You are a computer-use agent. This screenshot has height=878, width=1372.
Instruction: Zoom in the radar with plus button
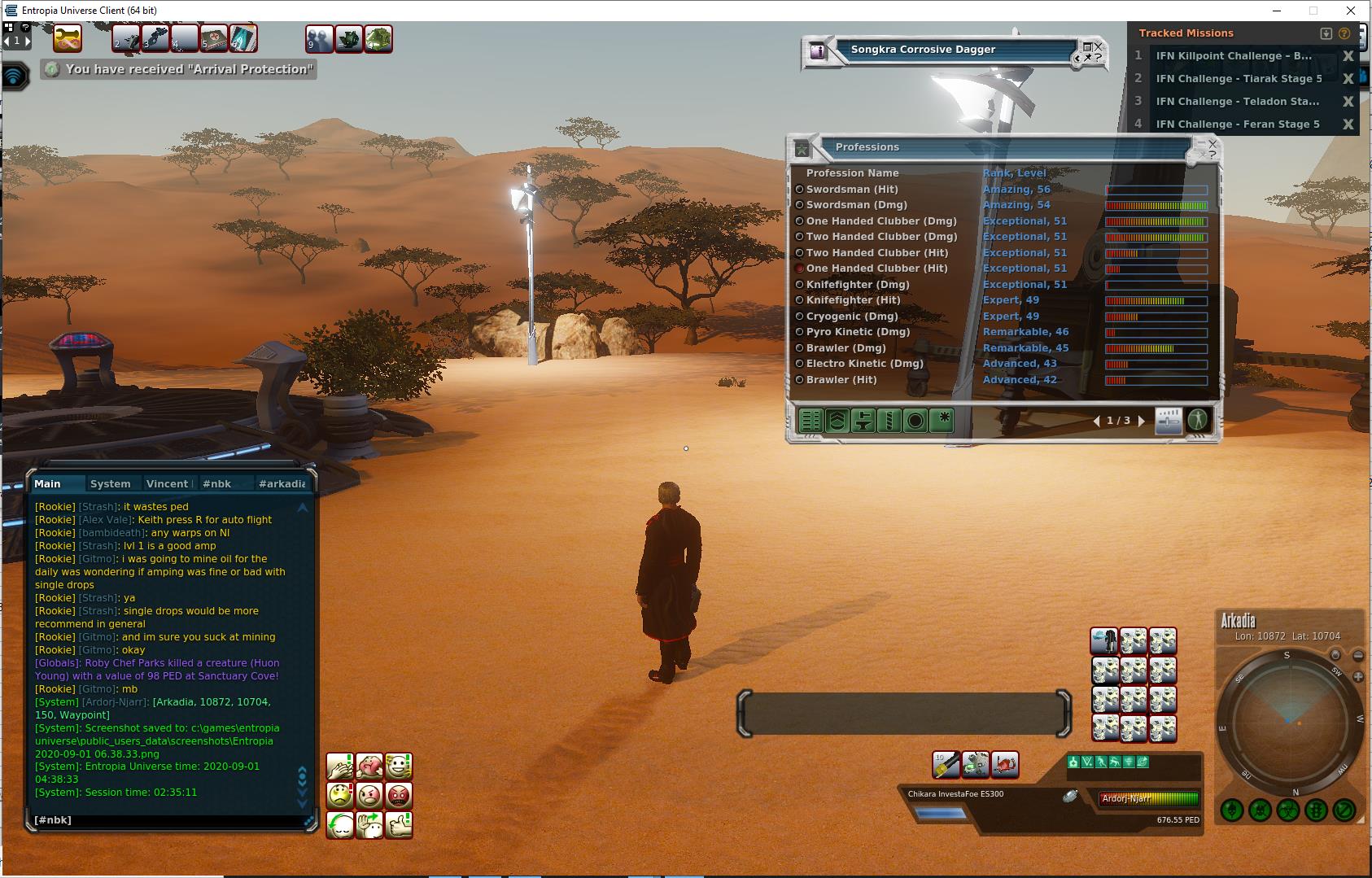pos(1357,676)
